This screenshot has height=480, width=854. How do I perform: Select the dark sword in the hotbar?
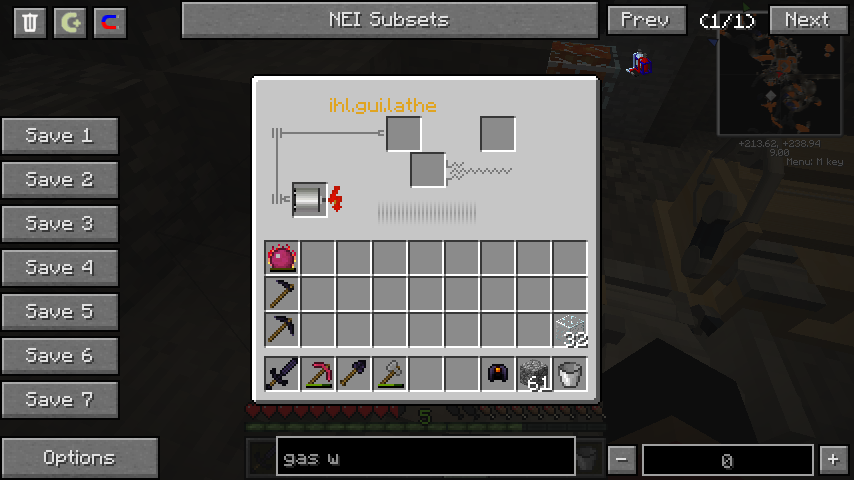point(282,374)
